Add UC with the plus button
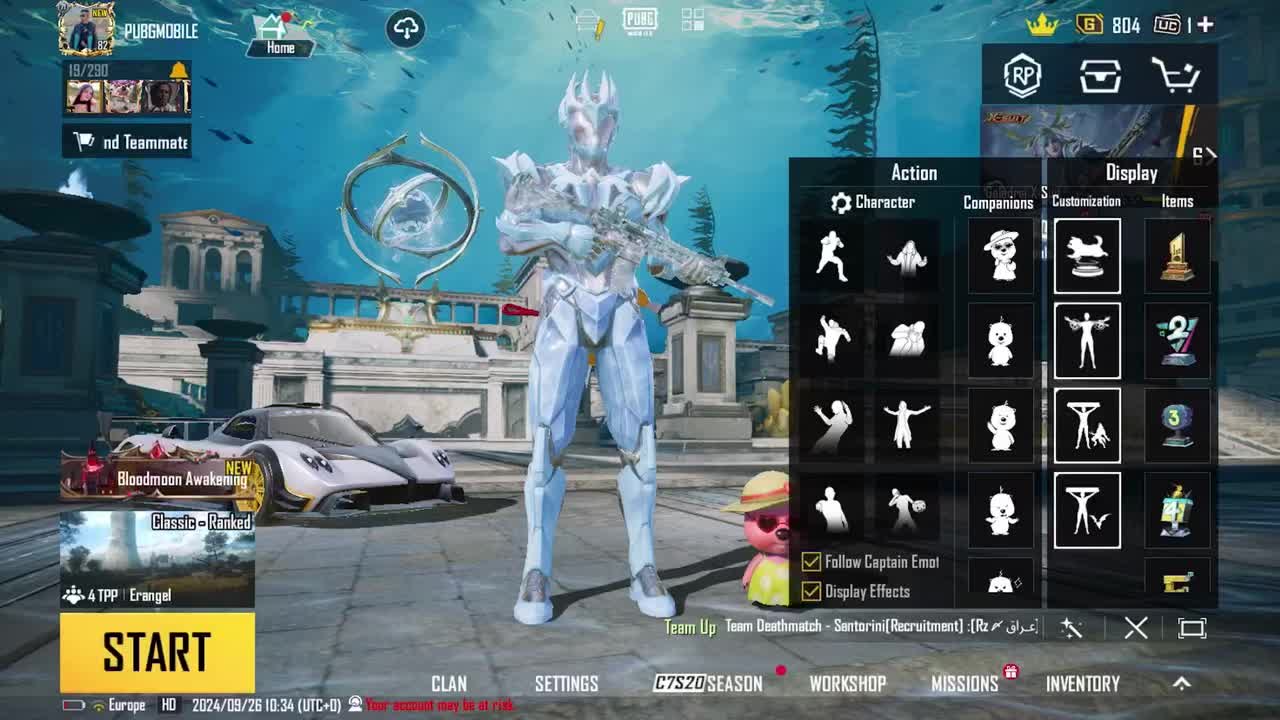The height and width of the screenshot is (720, 1280). [x=1205, y=25]
